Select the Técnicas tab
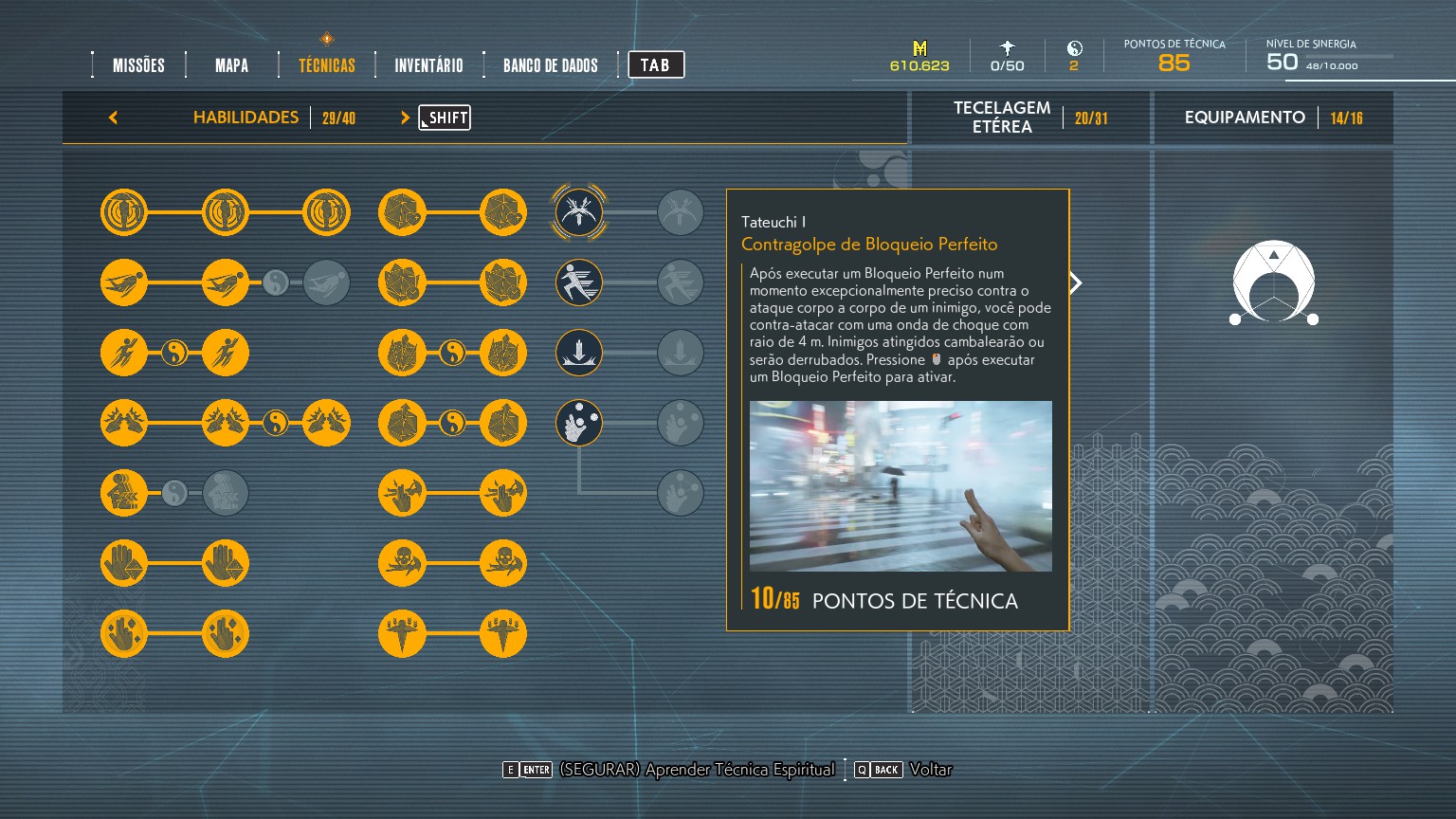 coord(326,65)
